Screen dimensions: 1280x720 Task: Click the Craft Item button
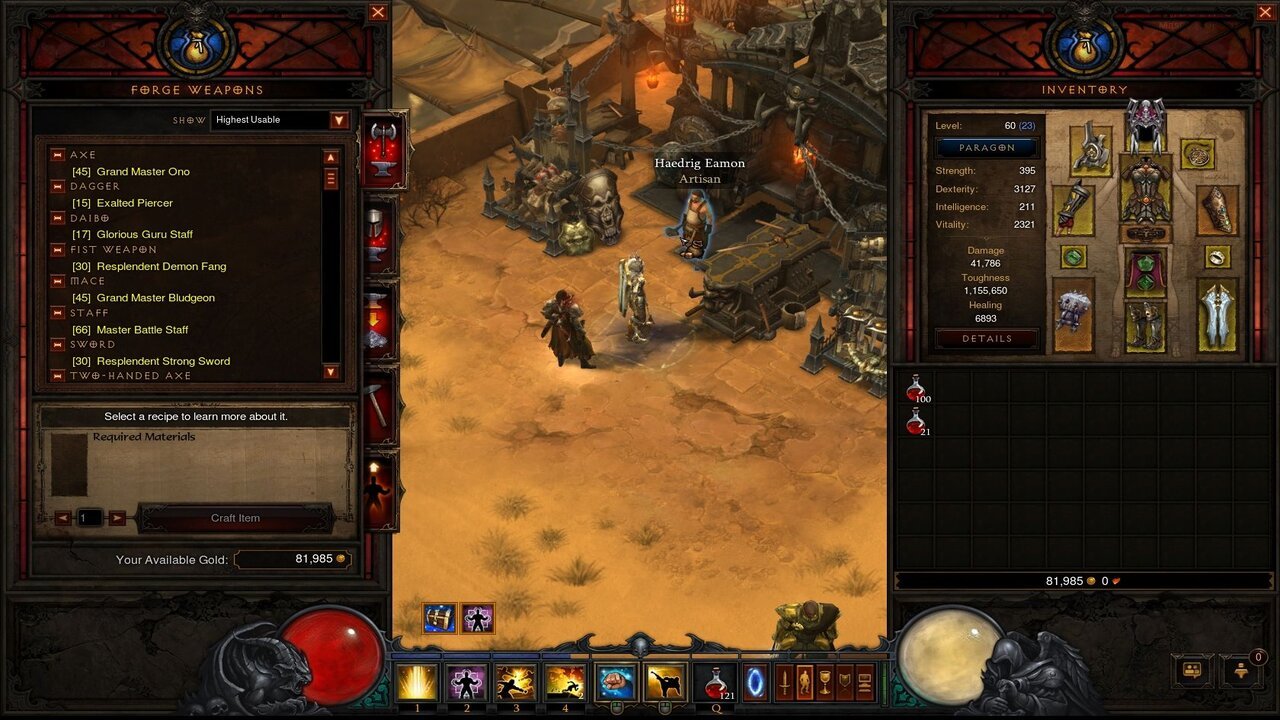point(235,518)
